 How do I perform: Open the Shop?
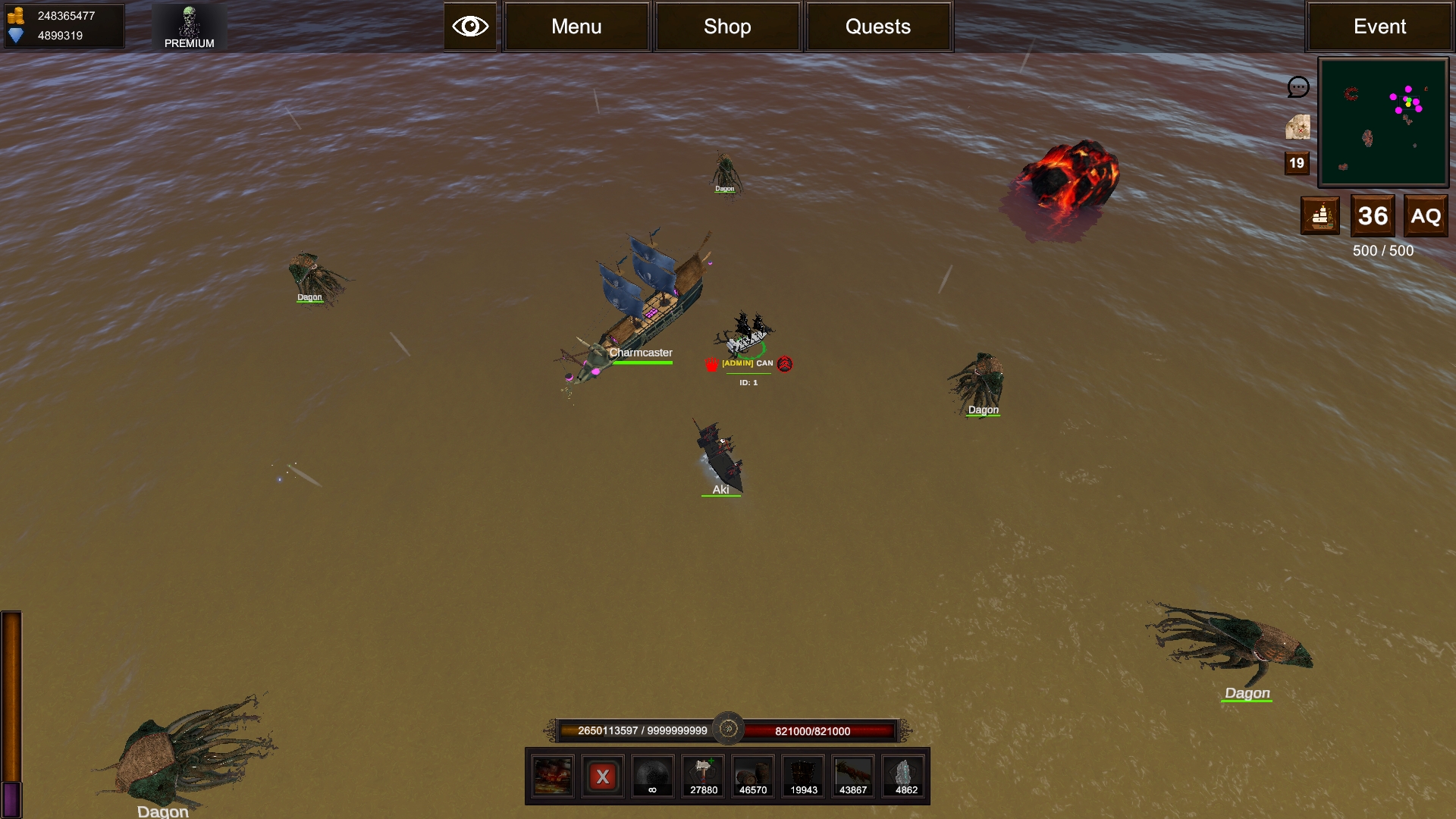727,27
